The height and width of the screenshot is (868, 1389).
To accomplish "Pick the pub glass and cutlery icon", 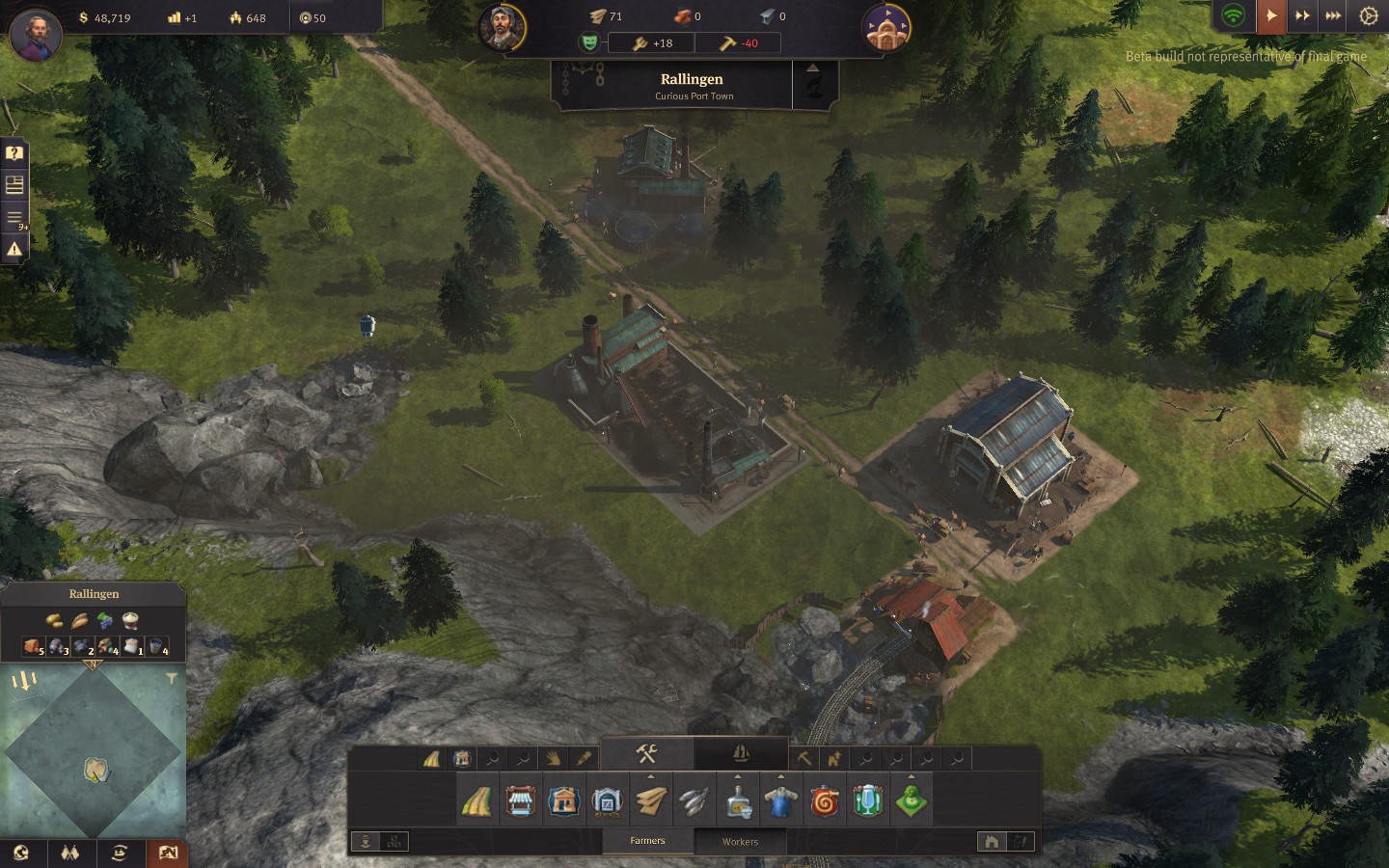I will tap(868, 801).
